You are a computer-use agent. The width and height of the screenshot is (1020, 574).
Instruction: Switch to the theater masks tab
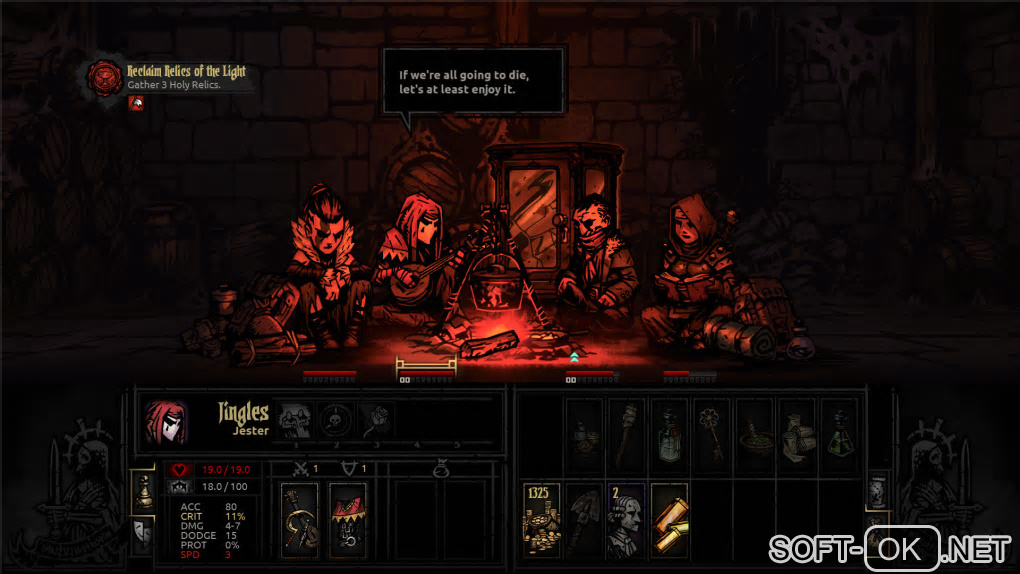(142, 533)
